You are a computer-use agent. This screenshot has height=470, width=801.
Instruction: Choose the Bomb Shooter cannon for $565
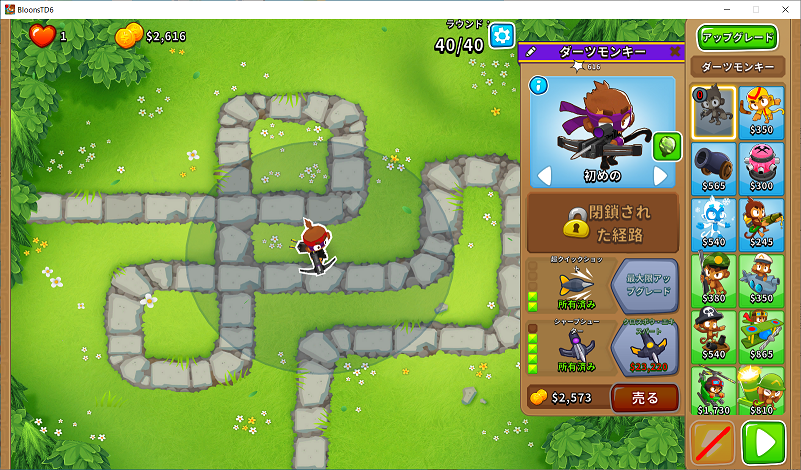coord(714,165)
